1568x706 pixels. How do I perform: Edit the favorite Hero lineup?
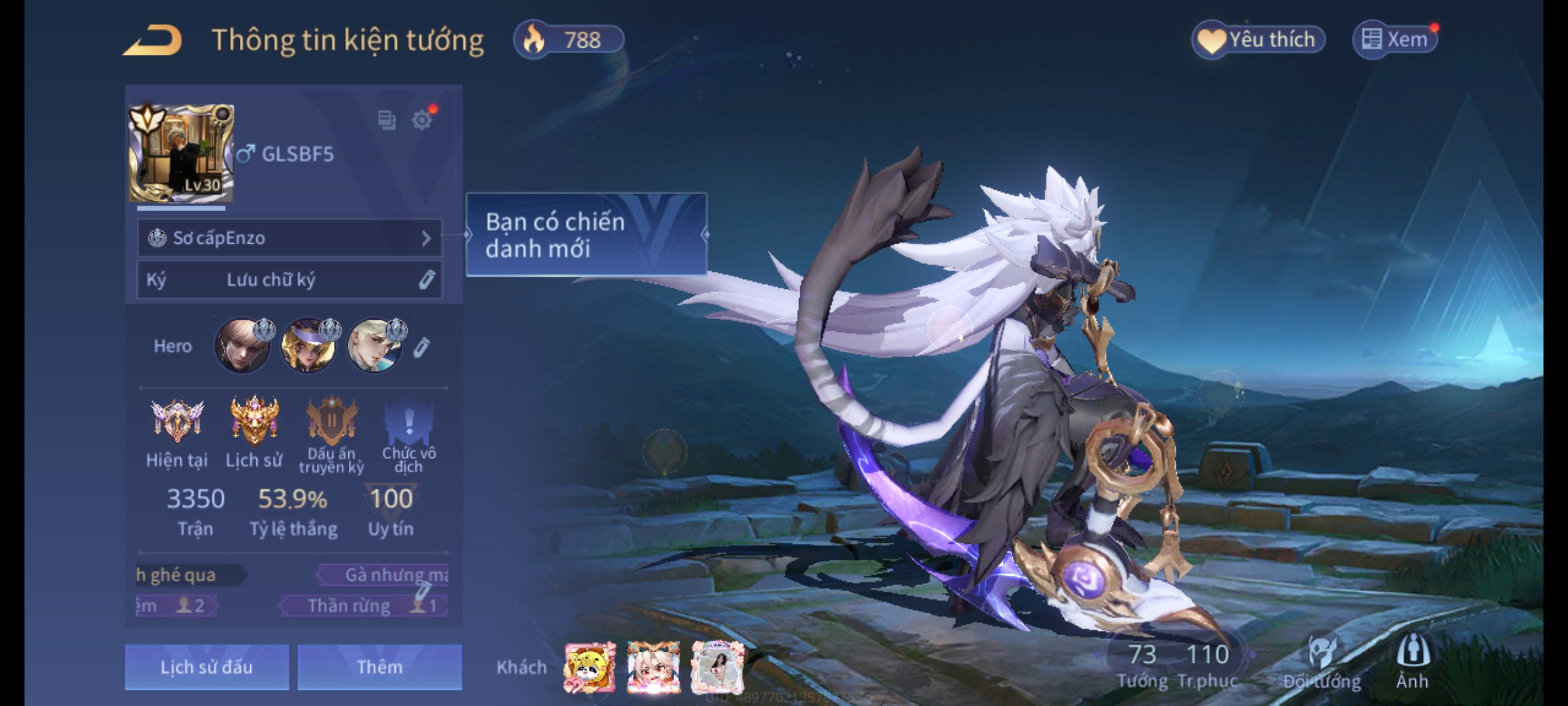pos(421,347)
